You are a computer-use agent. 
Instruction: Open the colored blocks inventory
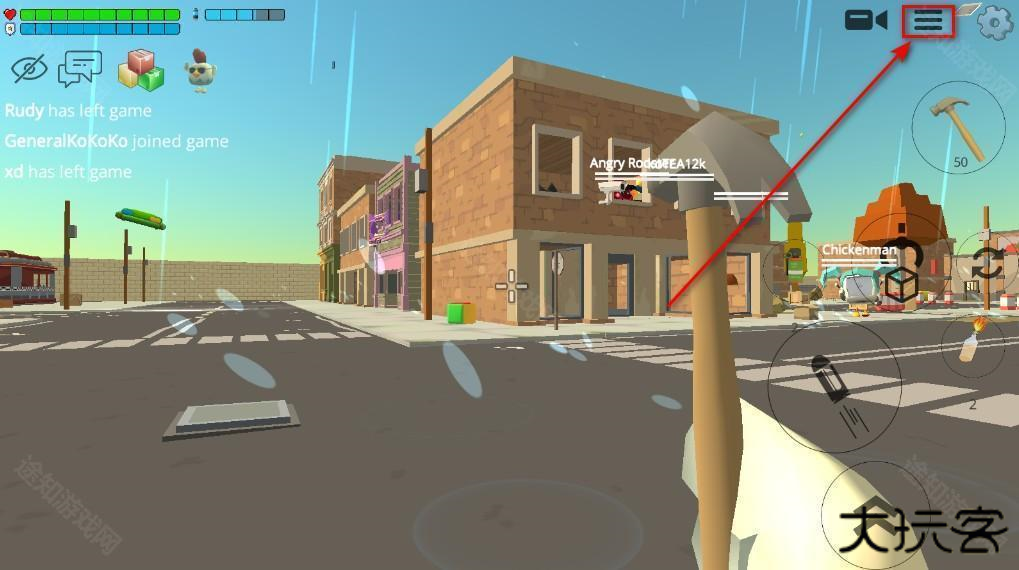(141, 70)
